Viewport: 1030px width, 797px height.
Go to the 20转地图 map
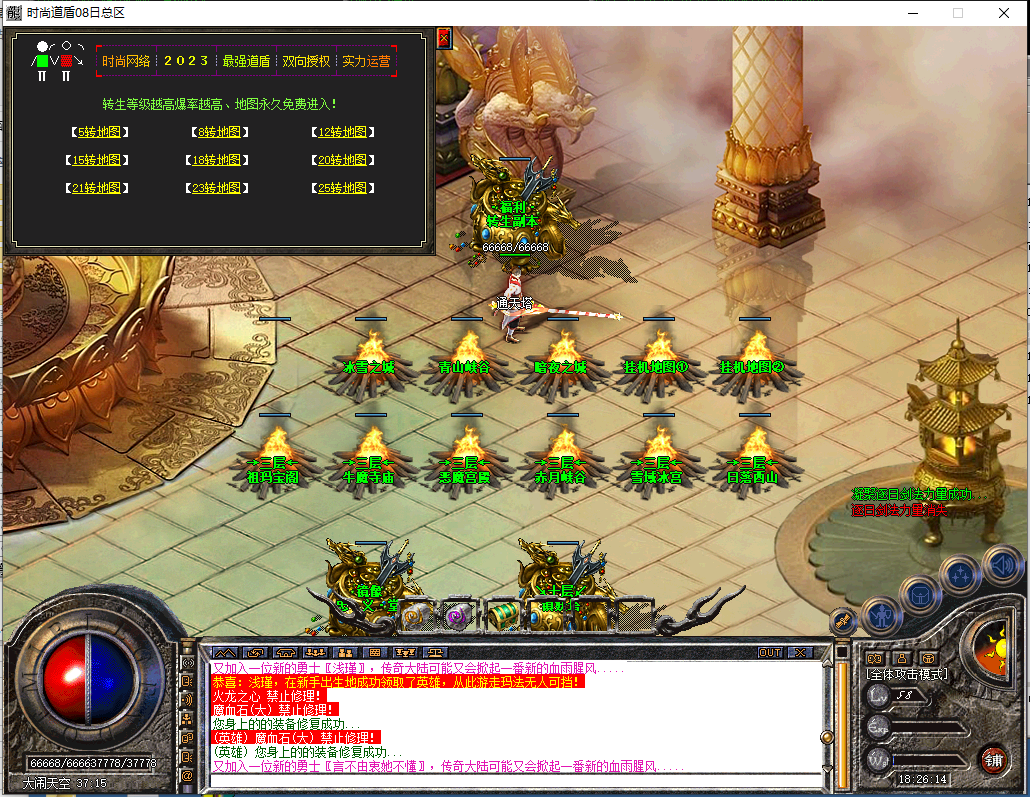(342, 160)
